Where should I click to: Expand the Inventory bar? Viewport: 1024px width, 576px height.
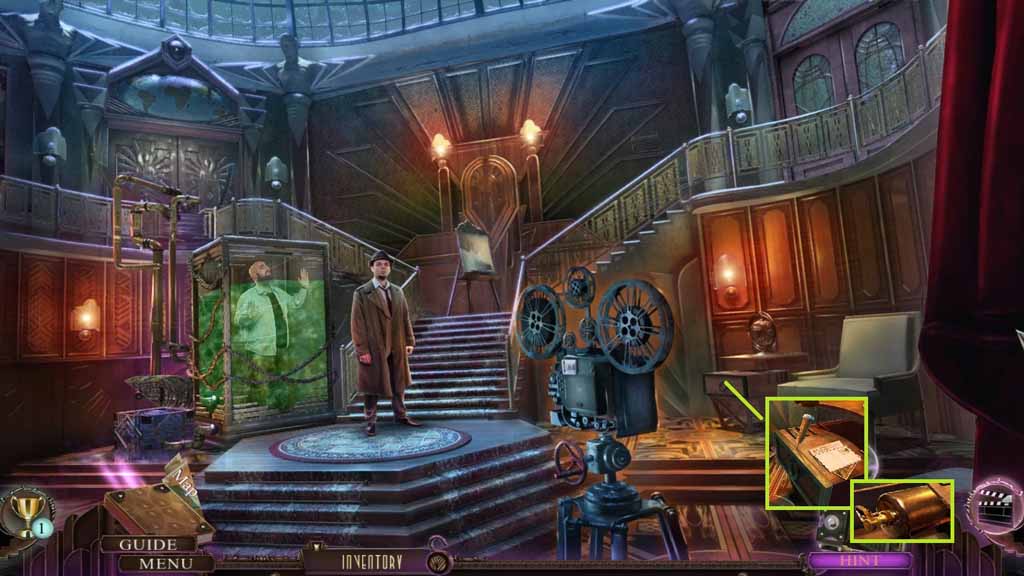coord(372,562)
